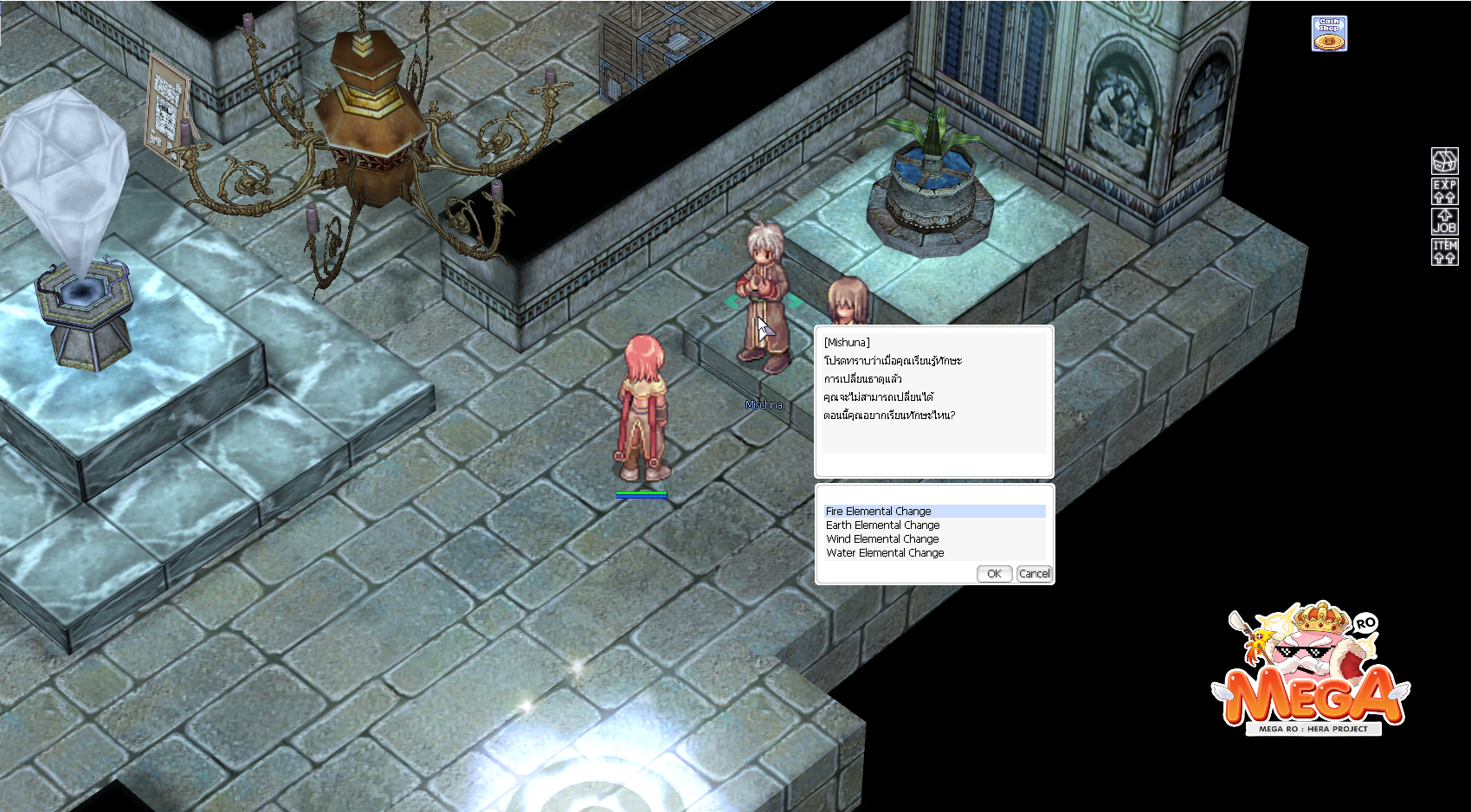Open the Cash Shop icon
Viewport: 1471px width, 812px height.
1329,34
